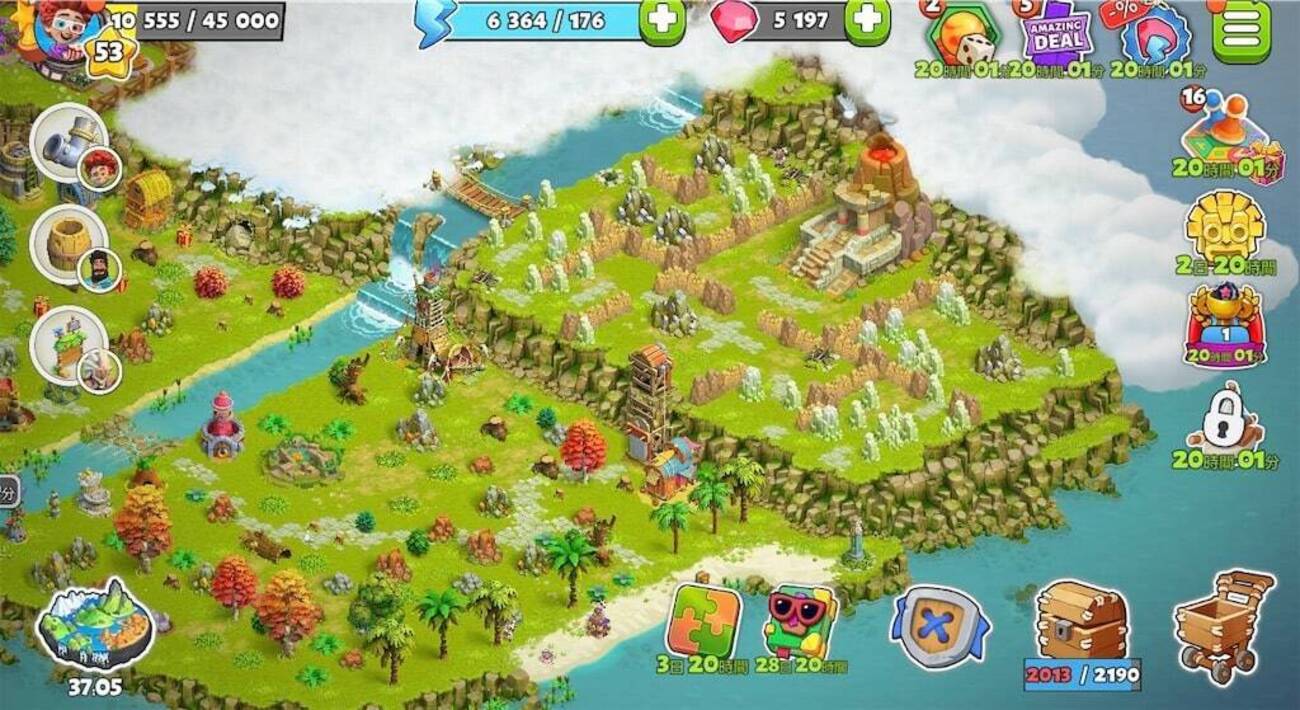This screenshot has width=1300, height=710.
Task: Open the puzzle piece event
Action: pyautogui.click(x=706, y=621)
